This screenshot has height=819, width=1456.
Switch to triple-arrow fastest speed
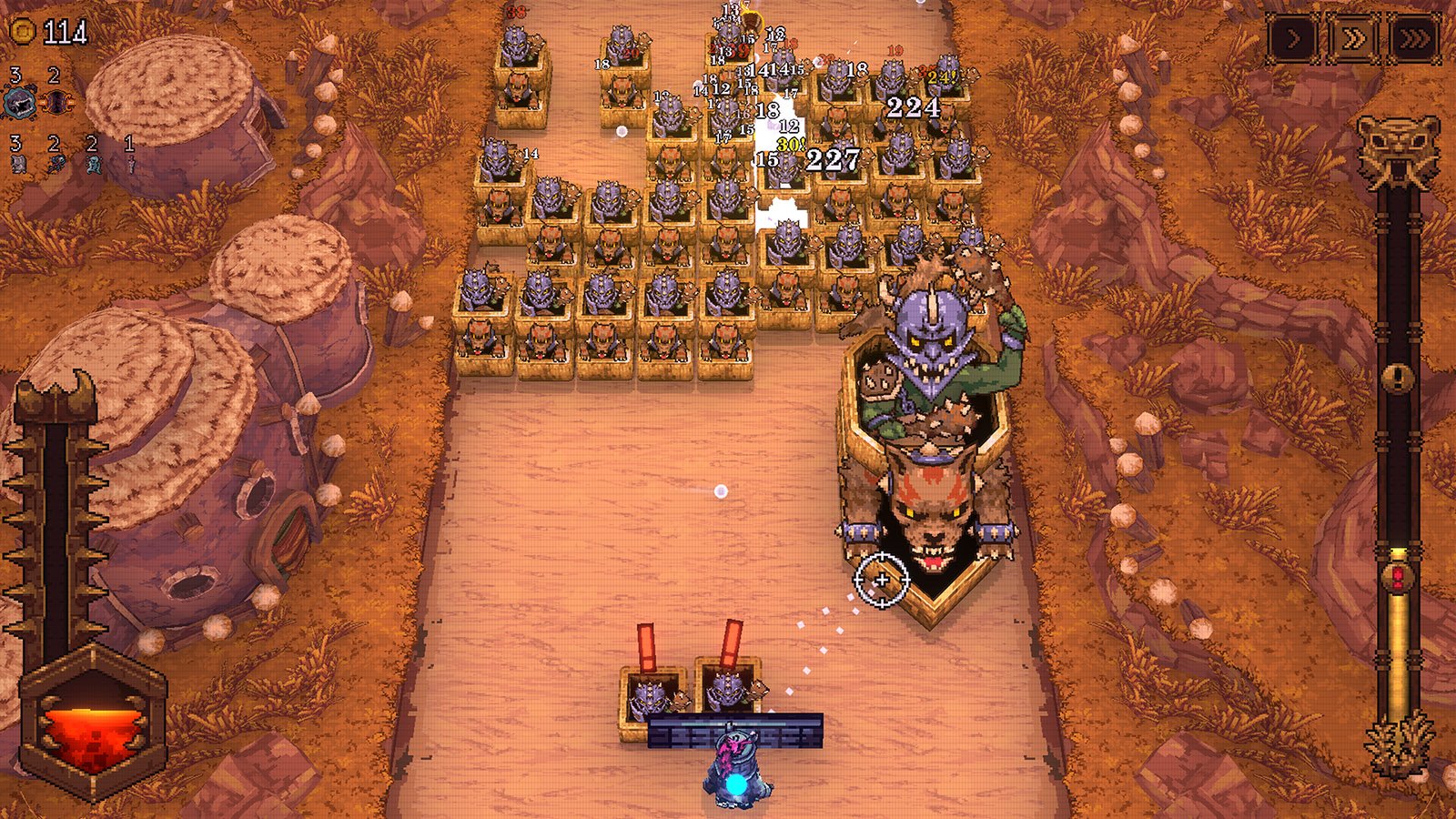click(1413, 38)
